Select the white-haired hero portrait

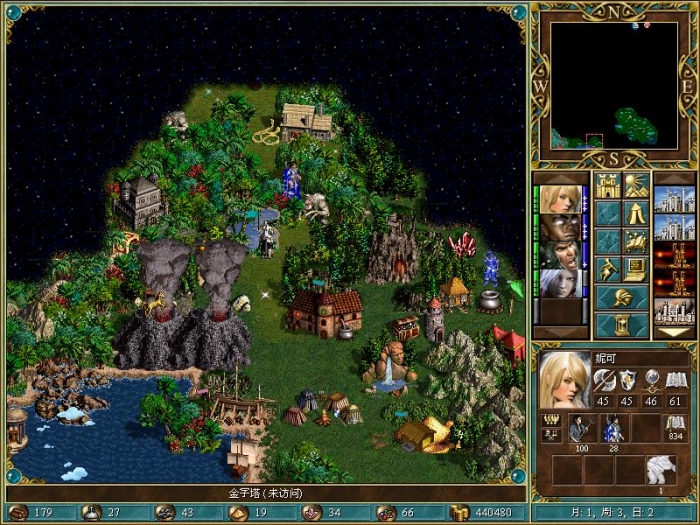(560, 283)
